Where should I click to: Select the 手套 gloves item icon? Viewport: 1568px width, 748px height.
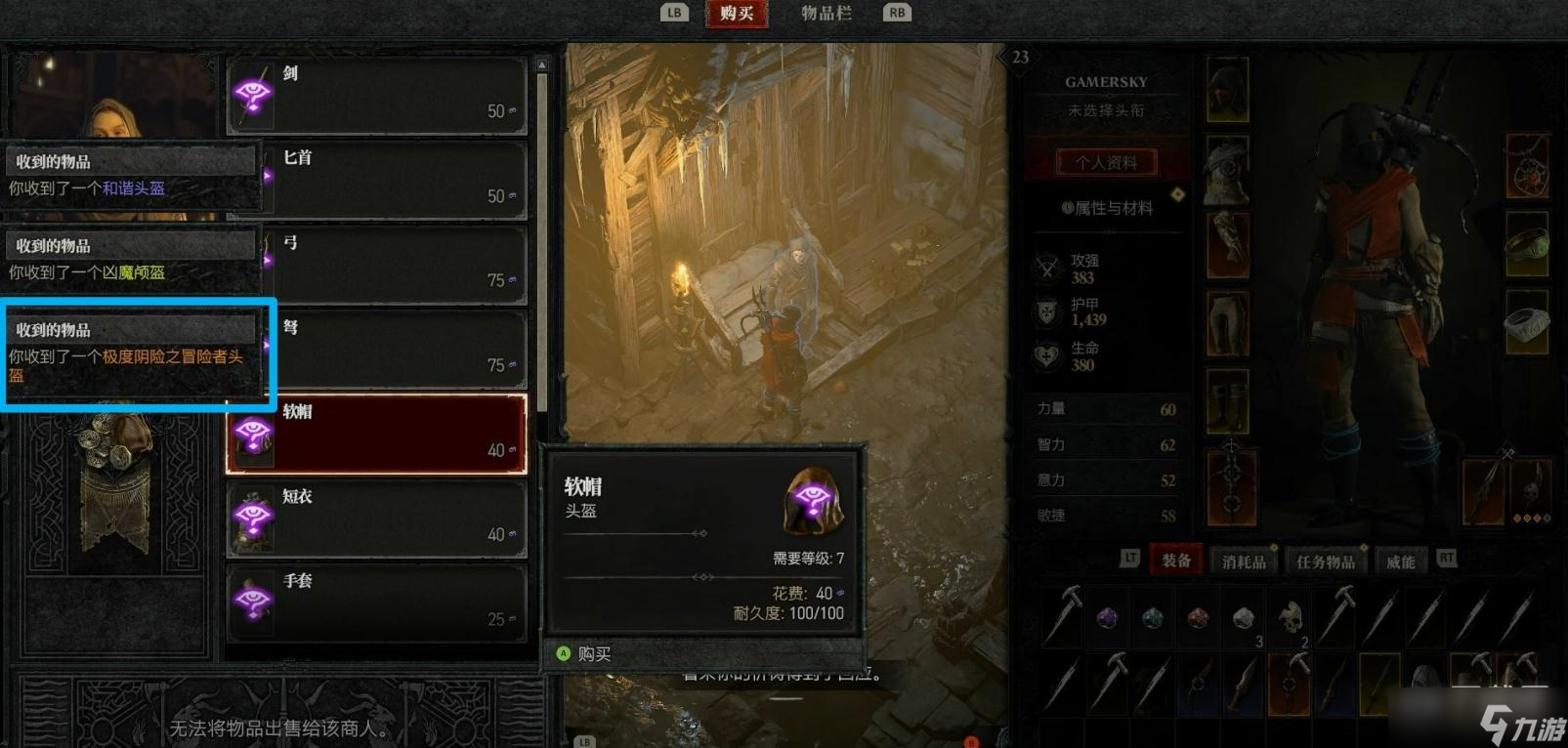(x=253, y=603)
